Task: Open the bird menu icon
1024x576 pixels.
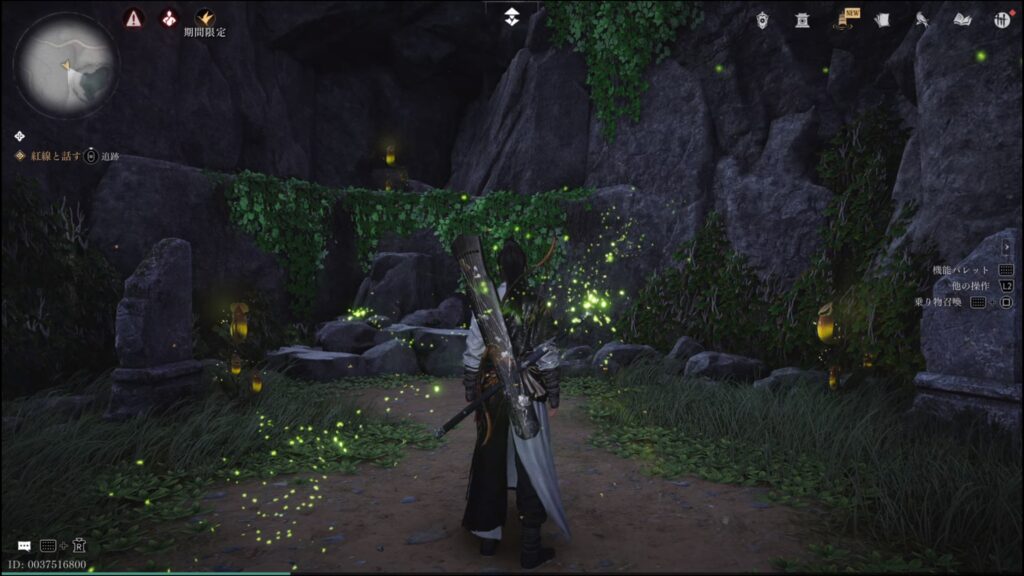Action: 921,20
